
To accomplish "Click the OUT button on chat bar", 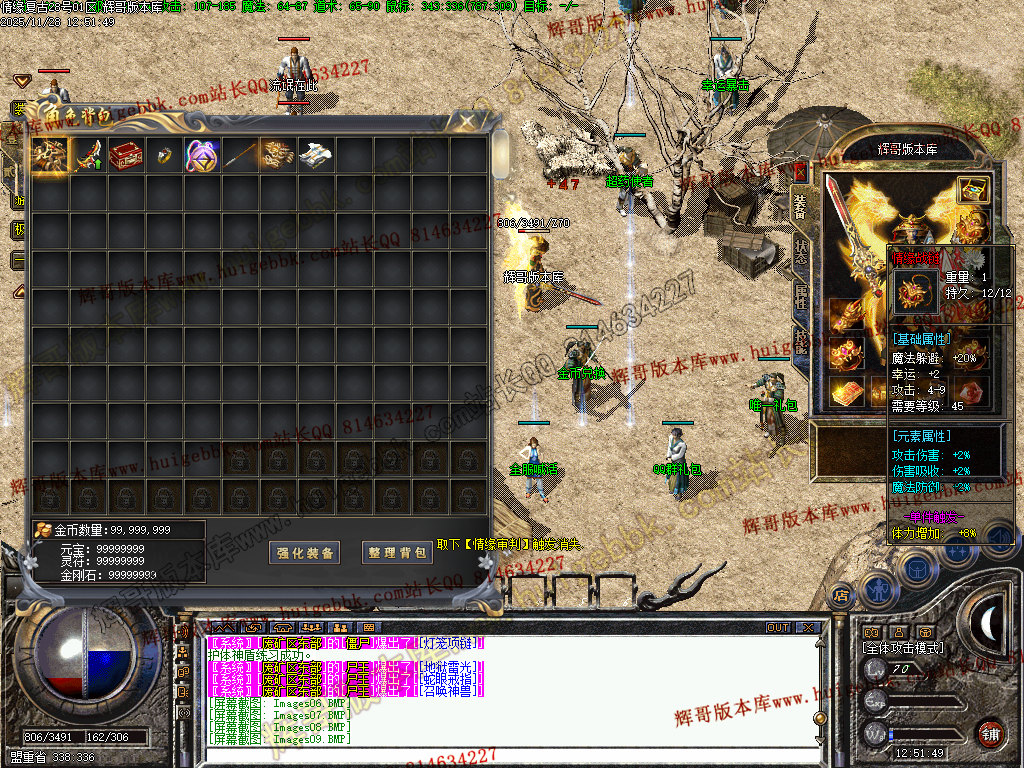I will tap(778, 628).
